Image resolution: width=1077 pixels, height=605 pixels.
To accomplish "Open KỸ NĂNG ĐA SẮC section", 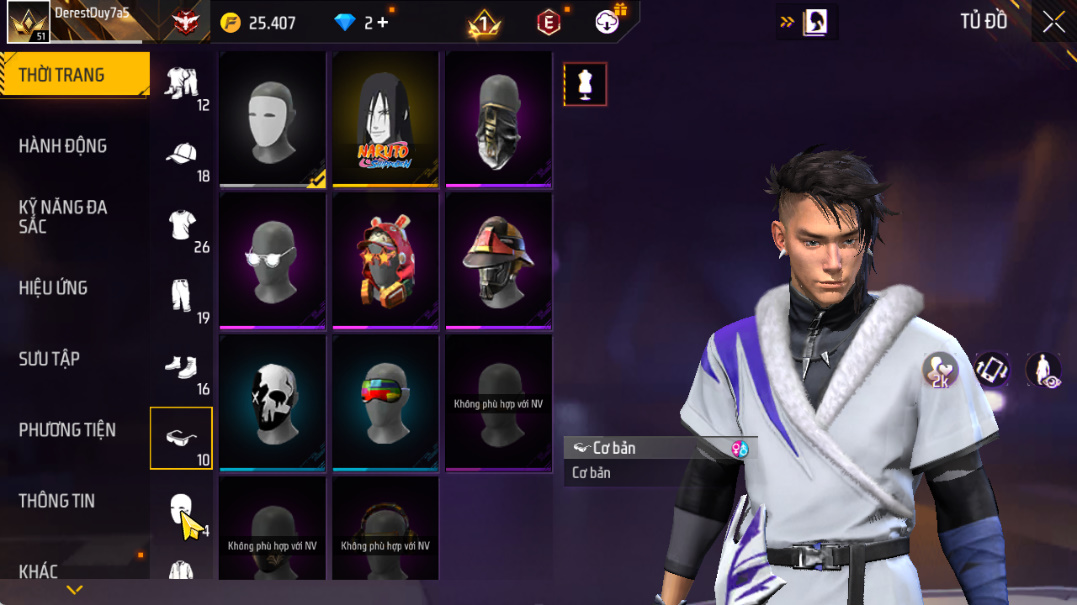I will (x=62, y=217).
